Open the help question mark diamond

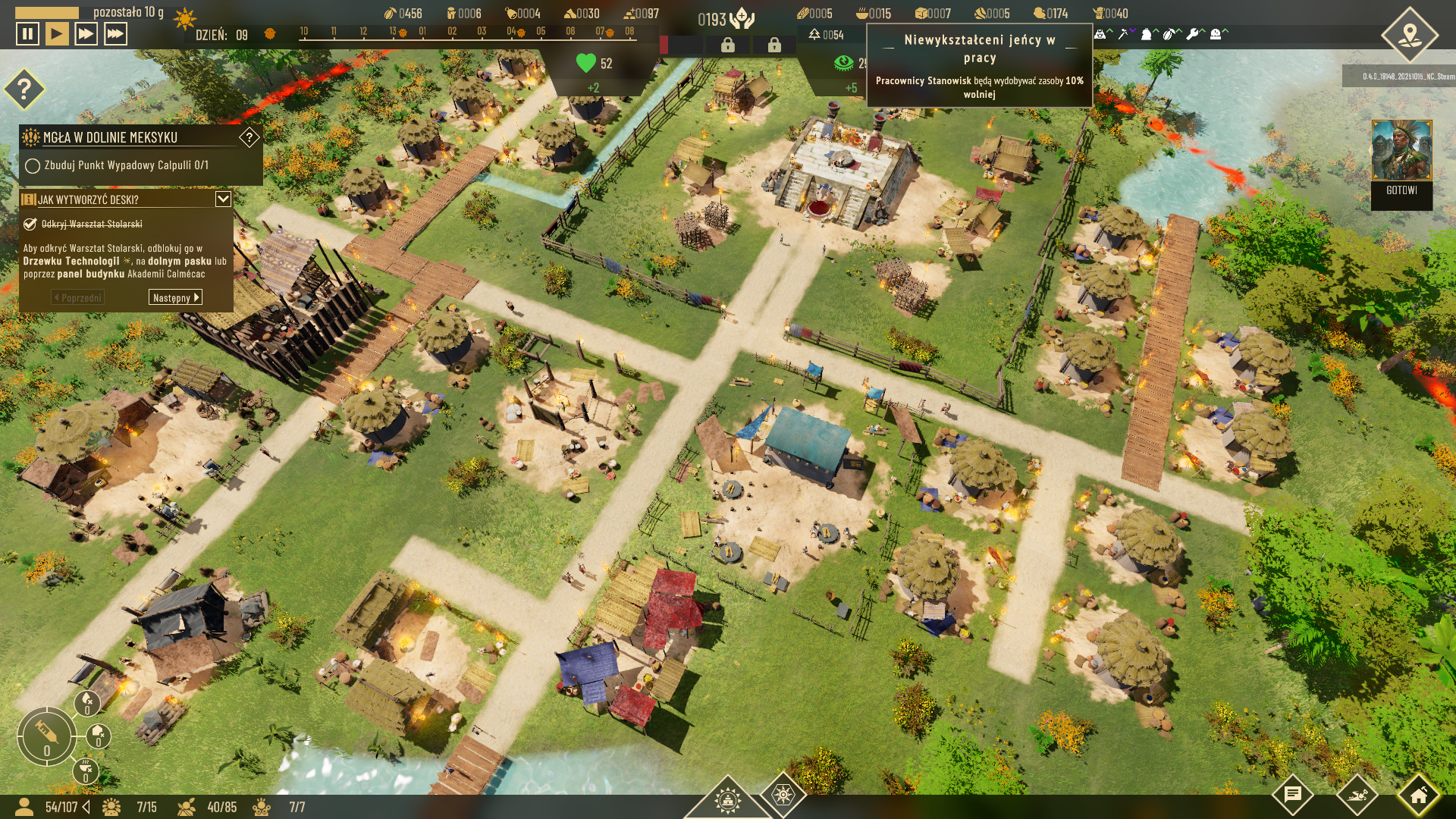point(24,89)
